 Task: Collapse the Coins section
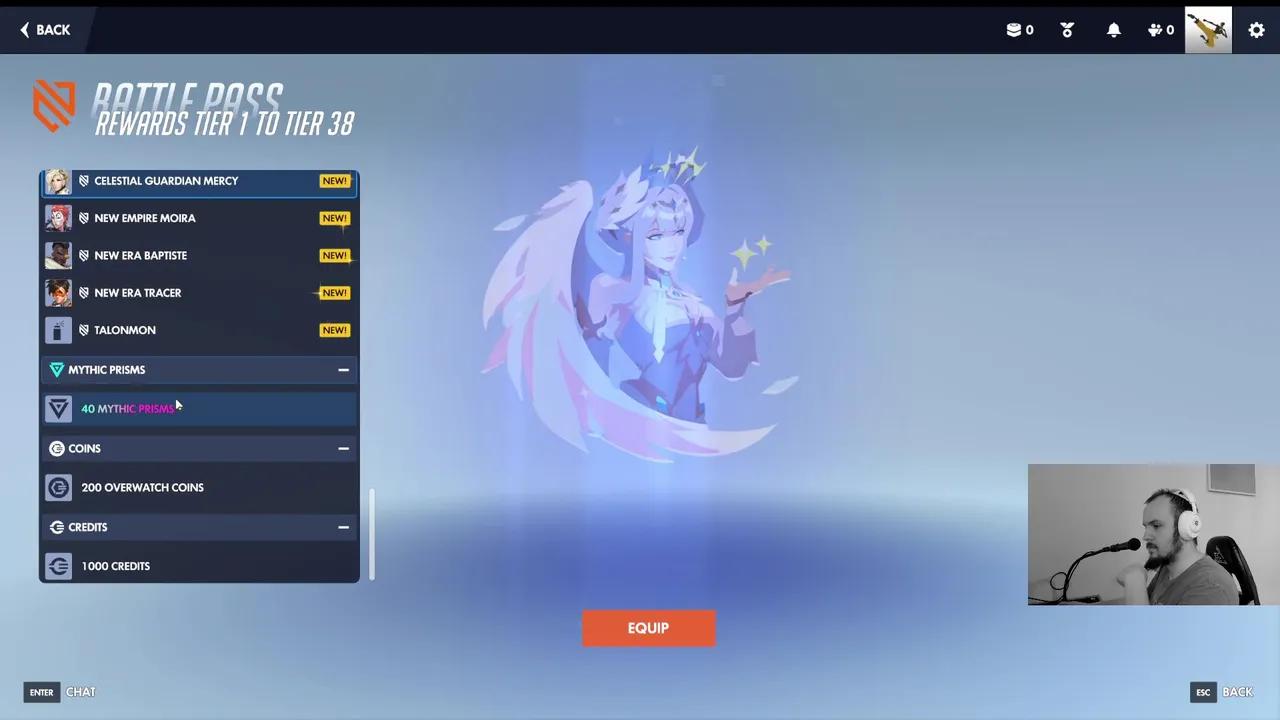tap(343, 448)
